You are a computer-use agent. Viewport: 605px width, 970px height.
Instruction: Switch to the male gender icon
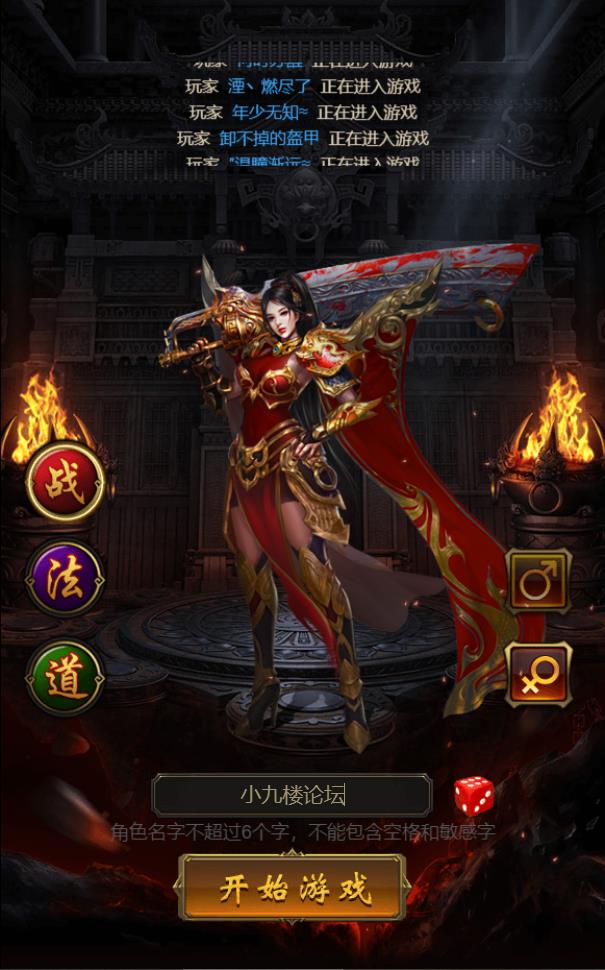coord(539,580)
